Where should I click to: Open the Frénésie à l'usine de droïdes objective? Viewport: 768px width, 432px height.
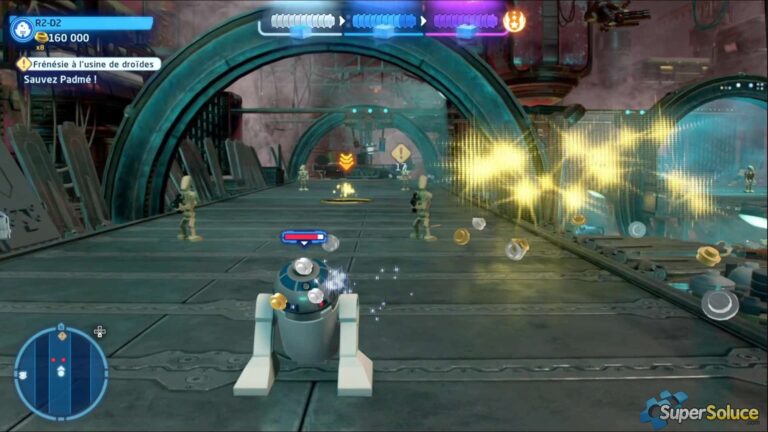coord(88,63)
